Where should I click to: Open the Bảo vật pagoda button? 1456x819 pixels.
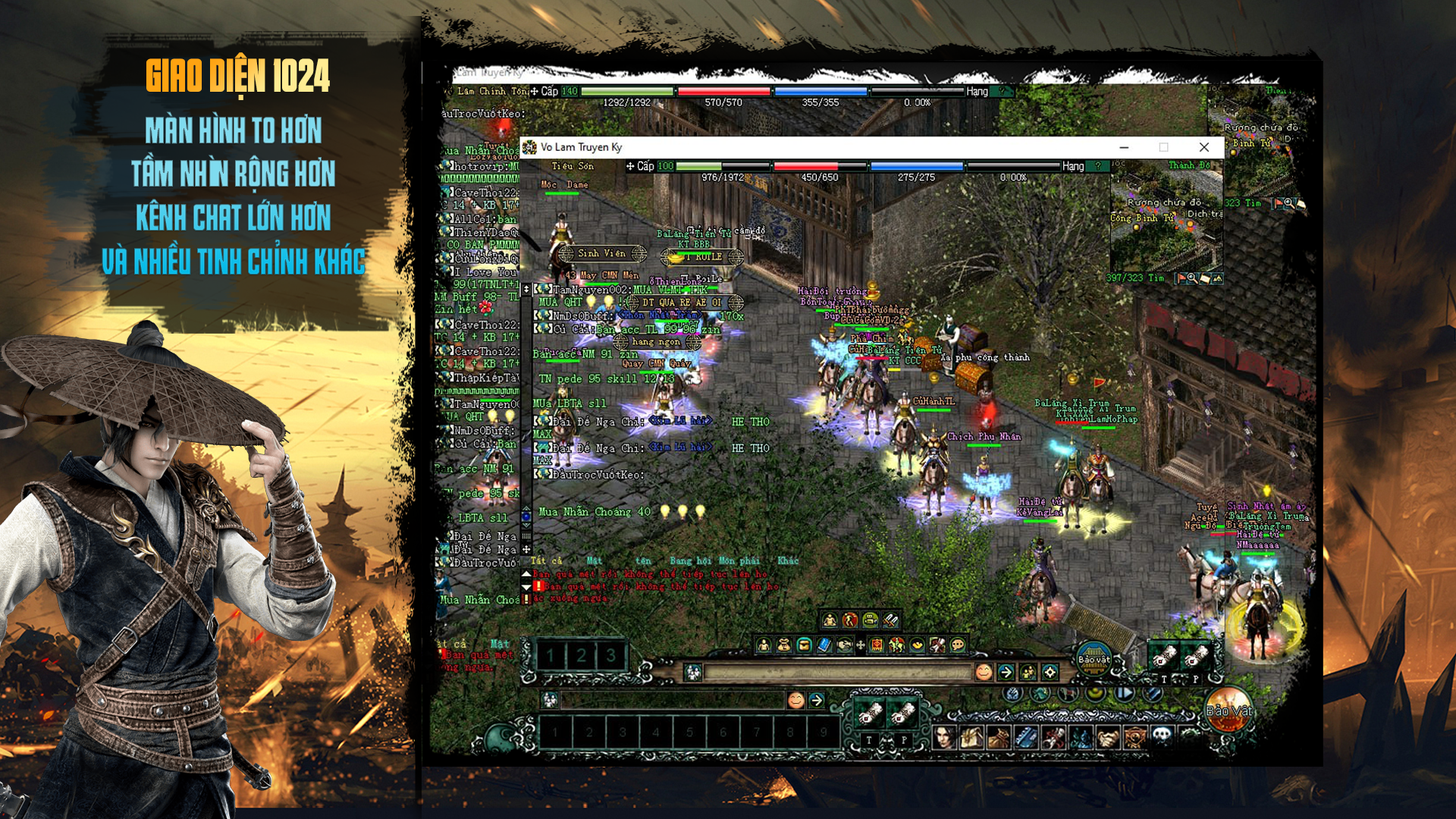pos(1094,656)
